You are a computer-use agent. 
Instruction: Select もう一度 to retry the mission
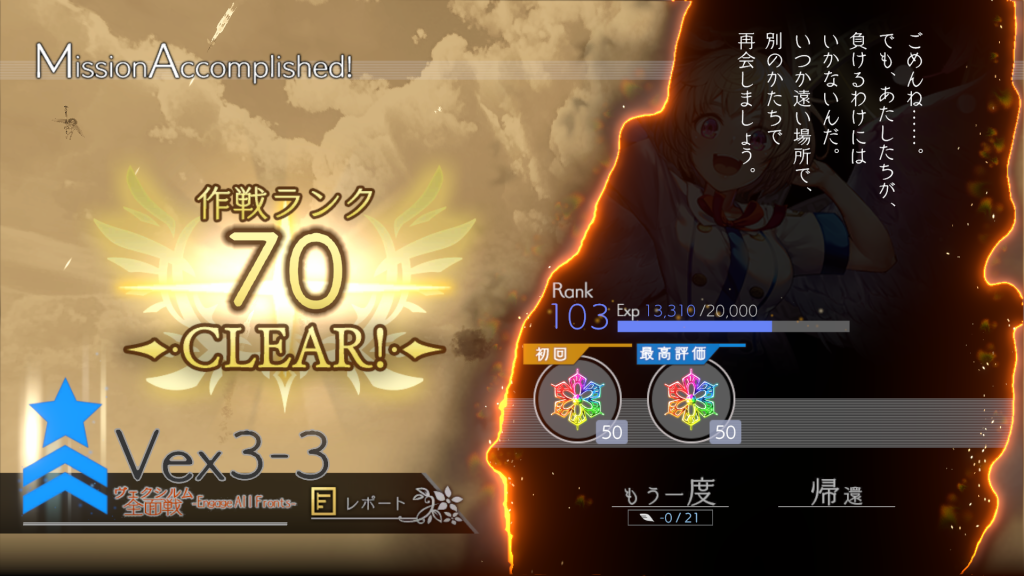669,494
